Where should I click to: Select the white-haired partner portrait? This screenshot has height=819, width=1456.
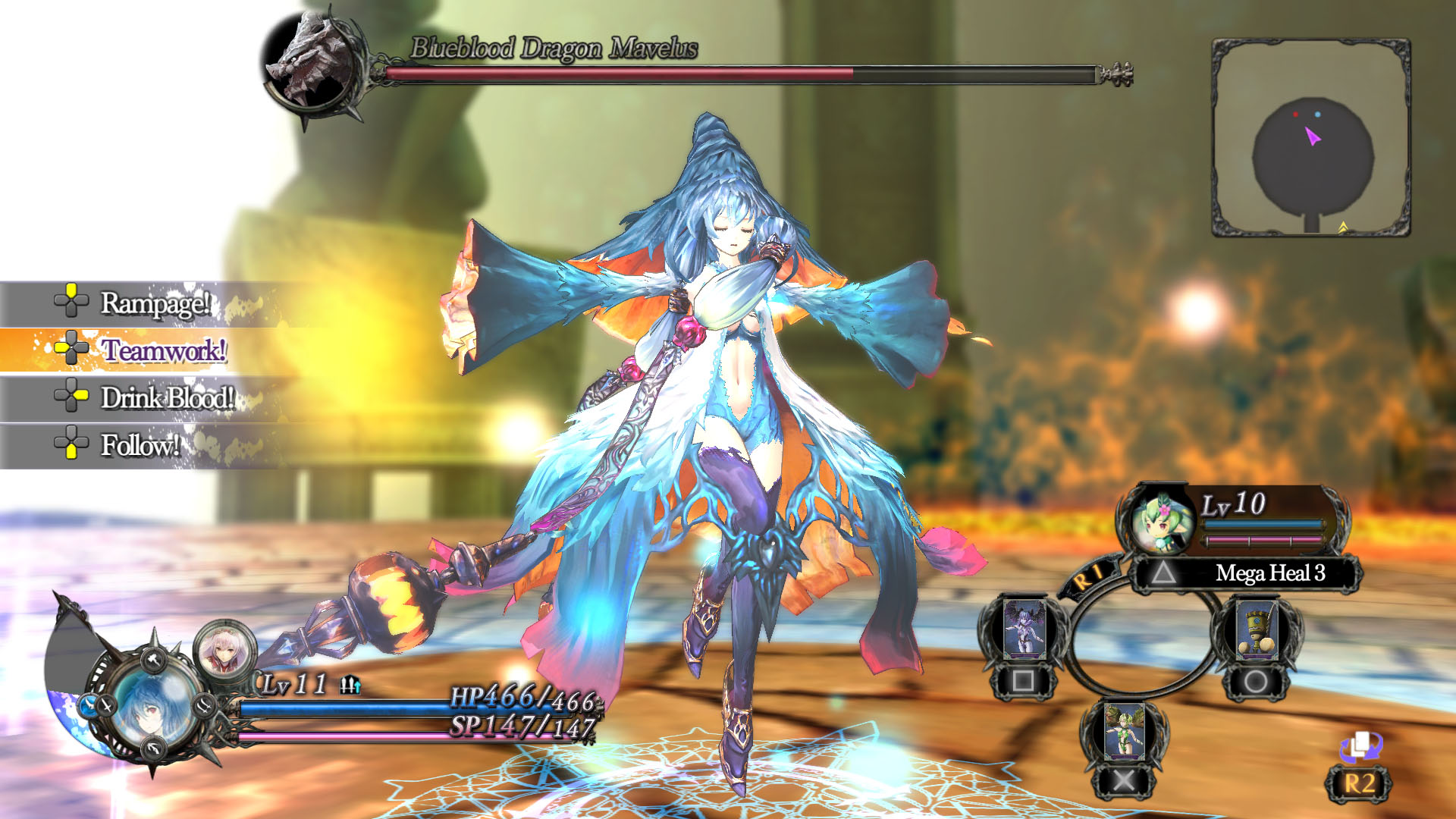(x=224, y=651)
